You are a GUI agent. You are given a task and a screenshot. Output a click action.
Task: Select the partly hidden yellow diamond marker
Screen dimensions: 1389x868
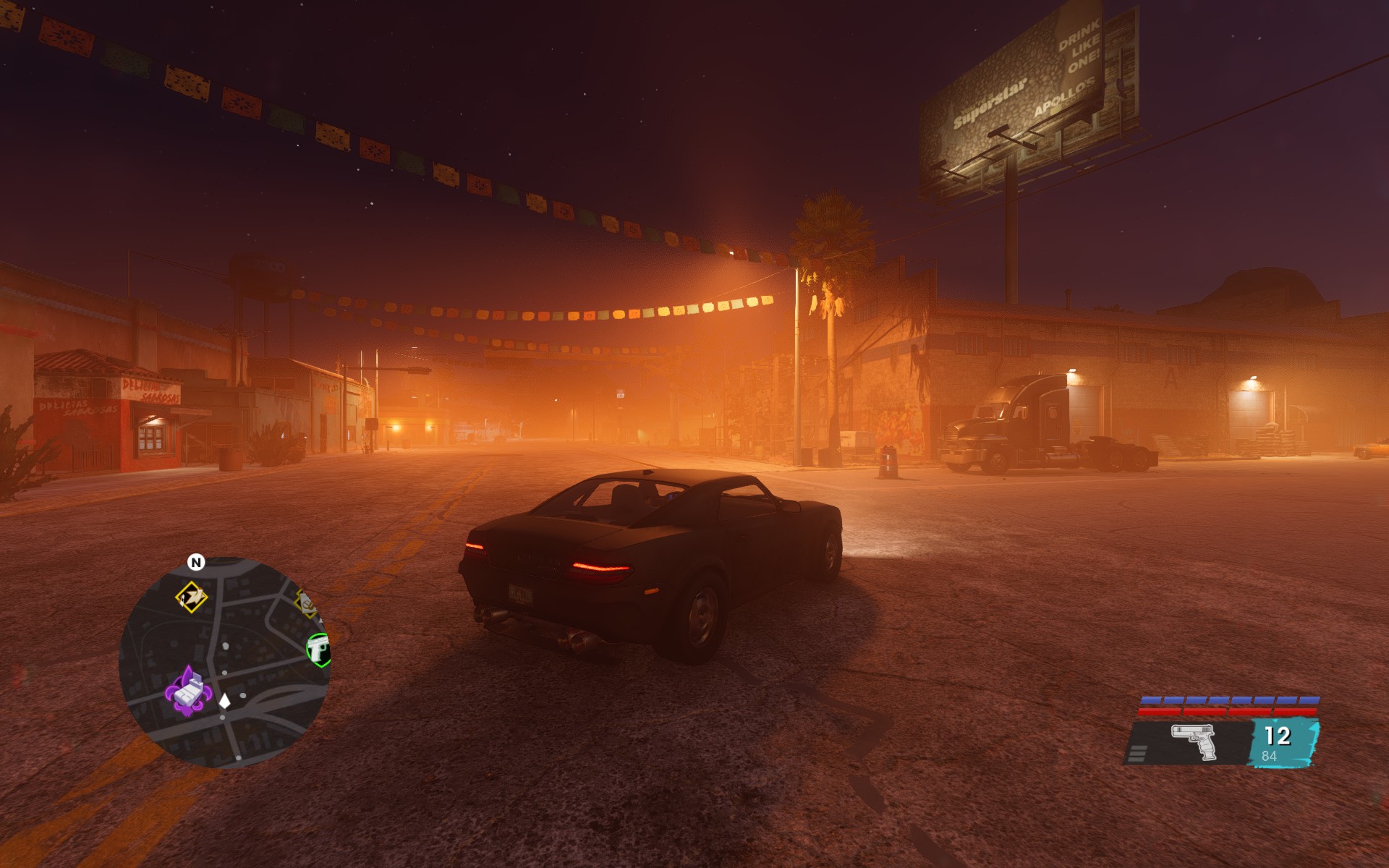[307, 603]
